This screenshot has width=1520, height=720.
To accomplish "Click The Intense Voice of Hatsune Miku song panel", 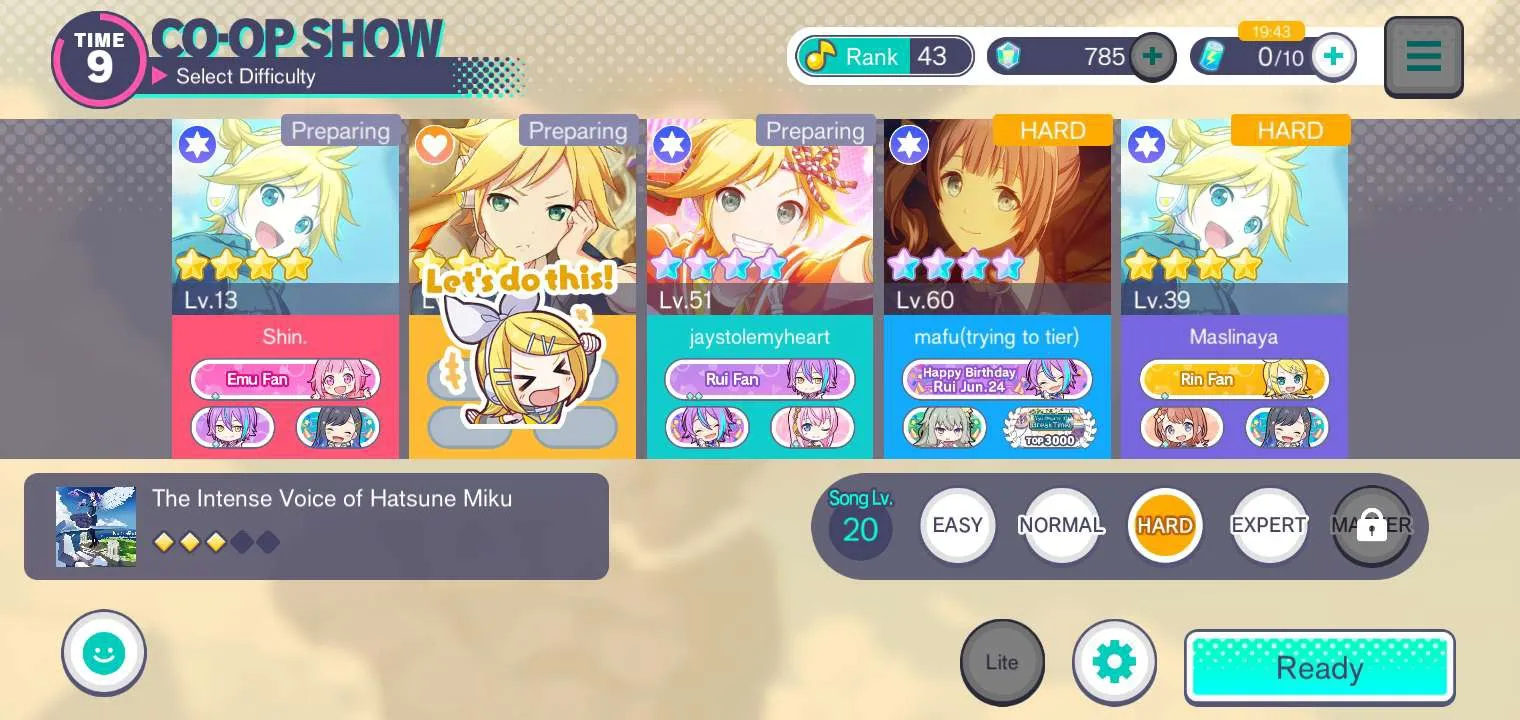I will [316, 526].
